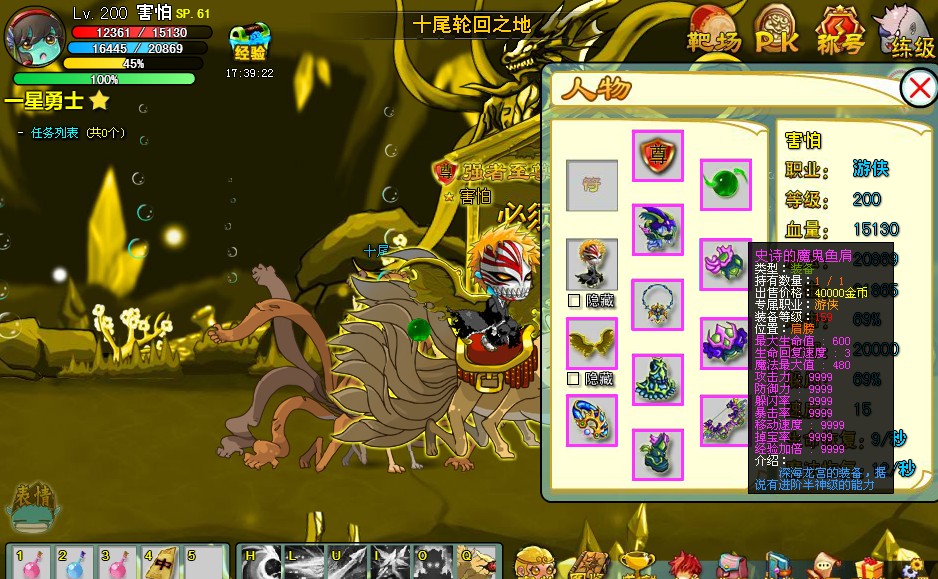Open the 任务列表 quest list
The image size is (938, 579).
(x=54, y=132)
